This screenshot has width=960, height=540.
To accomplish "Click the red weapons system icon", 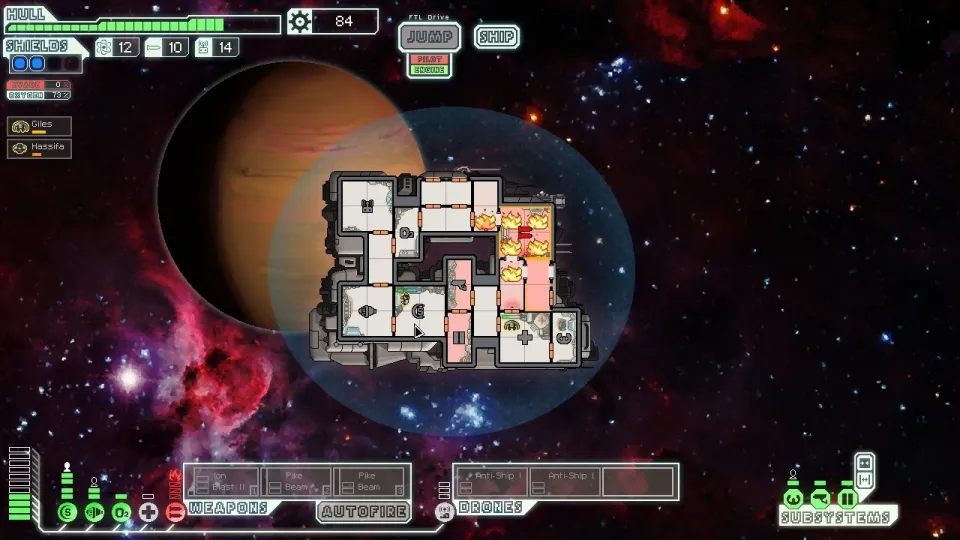I will 175,512.
